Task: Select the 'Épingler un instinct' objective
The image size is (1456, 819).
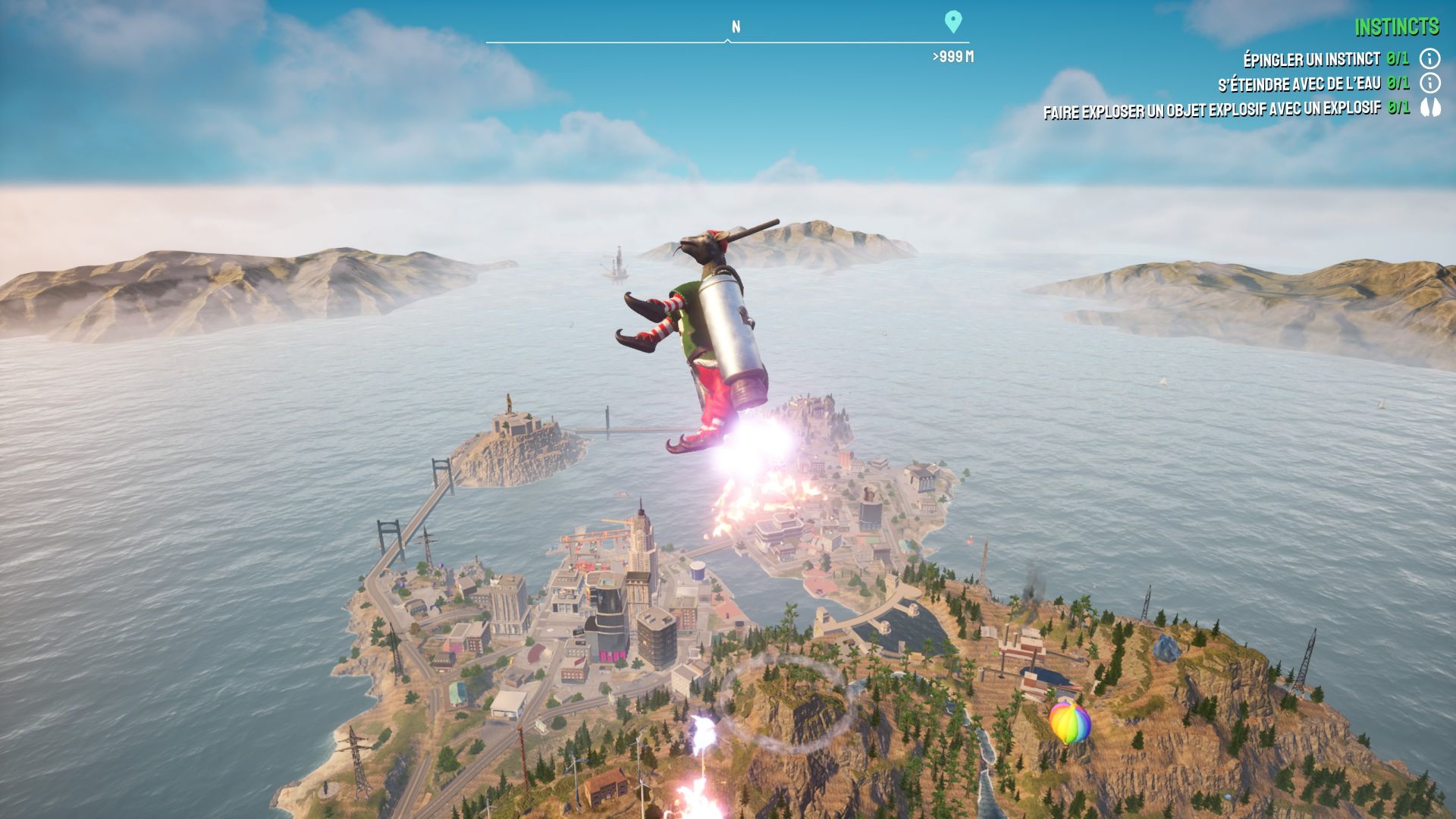Action: 1311,59
